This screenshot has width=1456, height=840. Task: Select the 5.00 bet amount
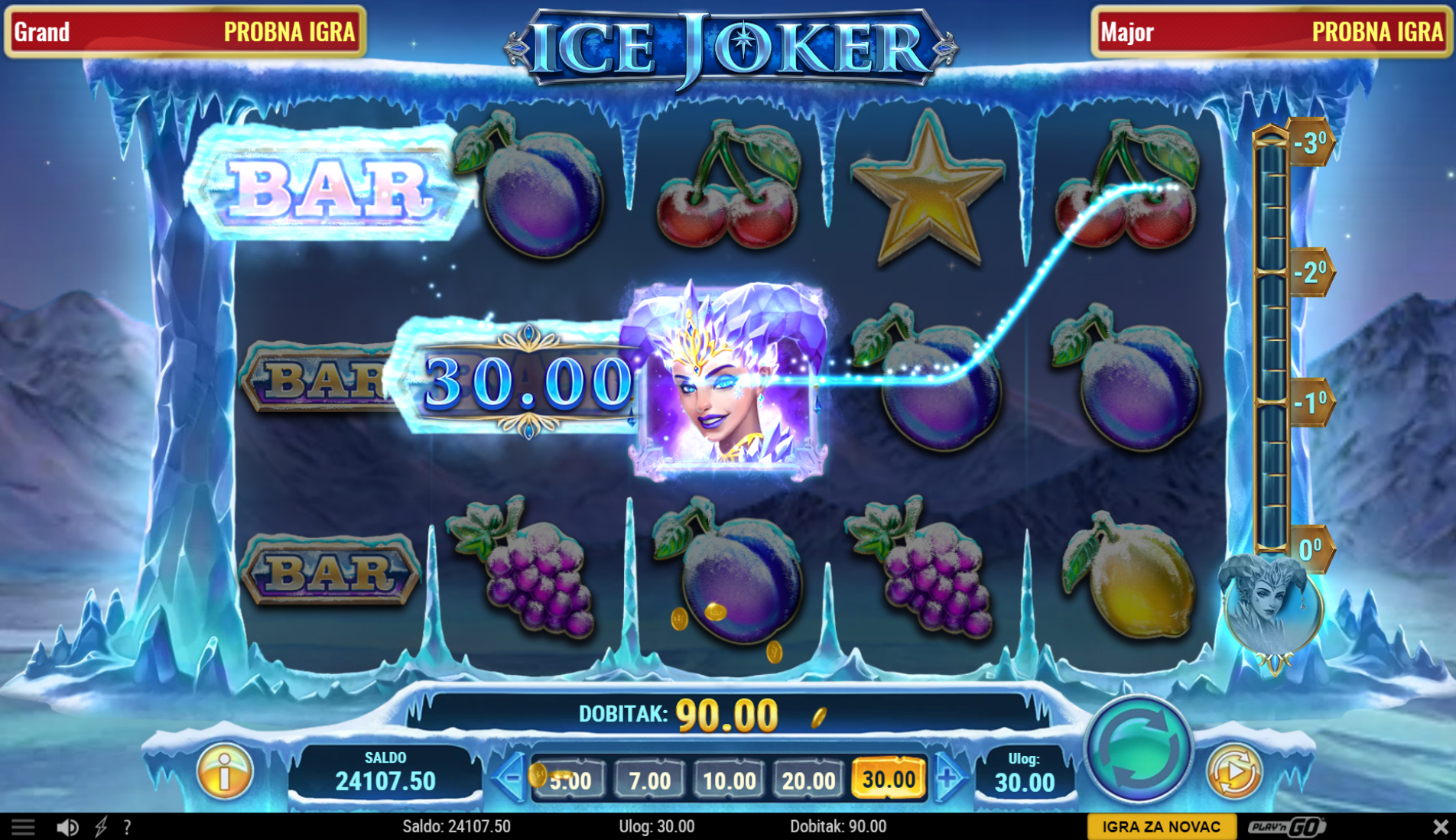[x=570, y=780]
